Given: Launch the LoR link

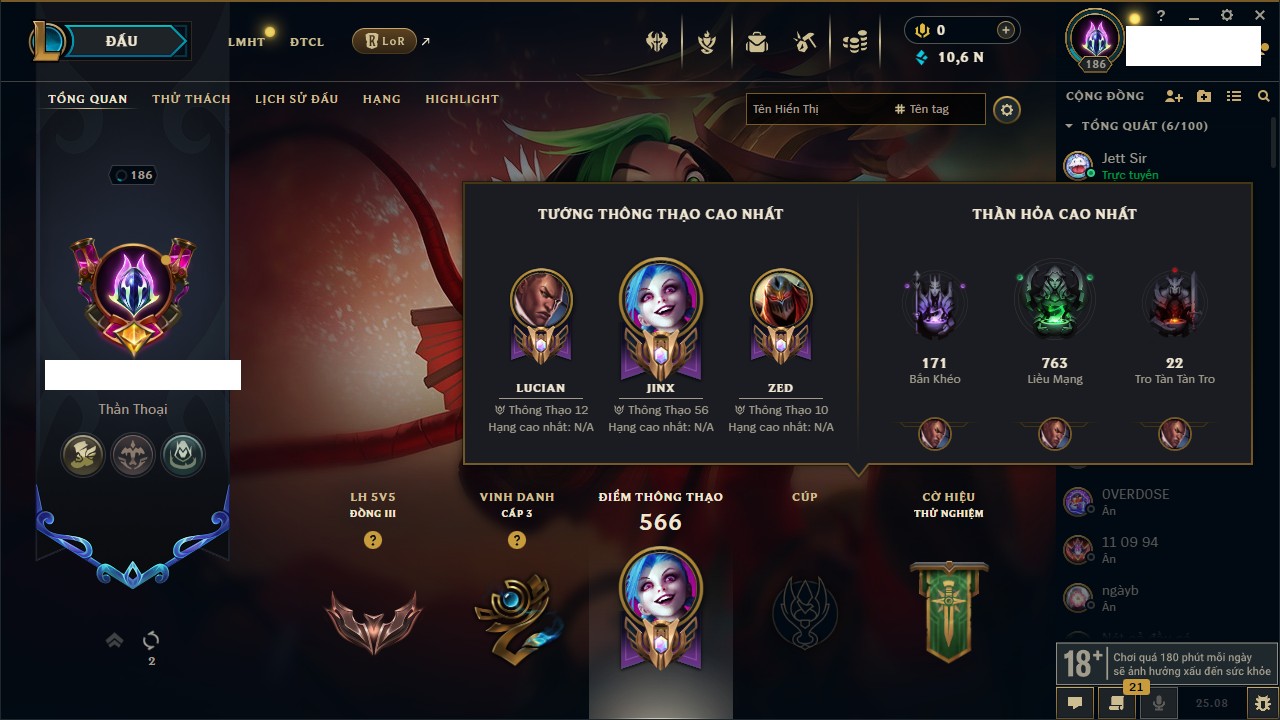Looking at the screenshot, I should click(x=385, y=41).
